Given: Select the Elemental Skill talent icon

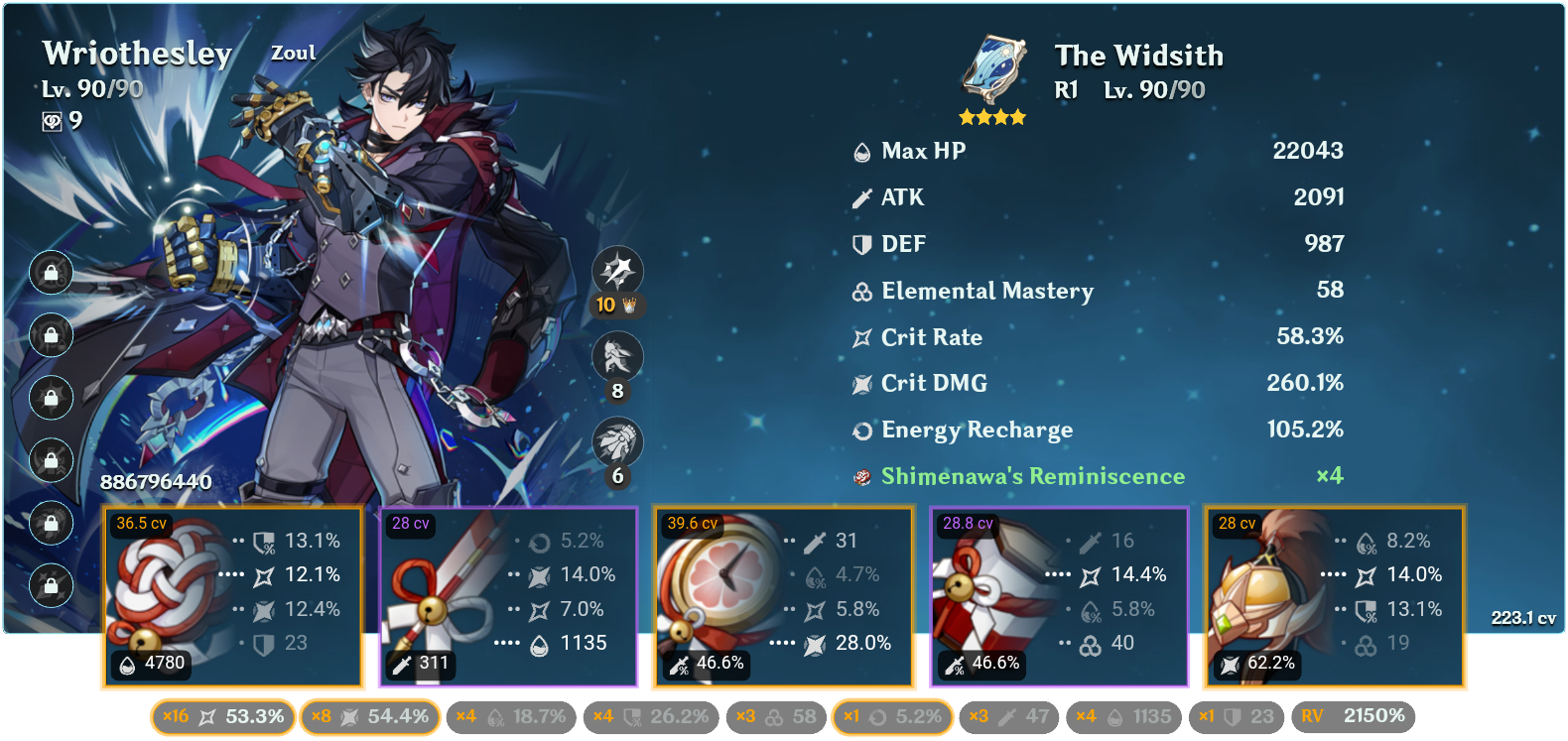Looking at the screenshot, I should tap(618, 357).
